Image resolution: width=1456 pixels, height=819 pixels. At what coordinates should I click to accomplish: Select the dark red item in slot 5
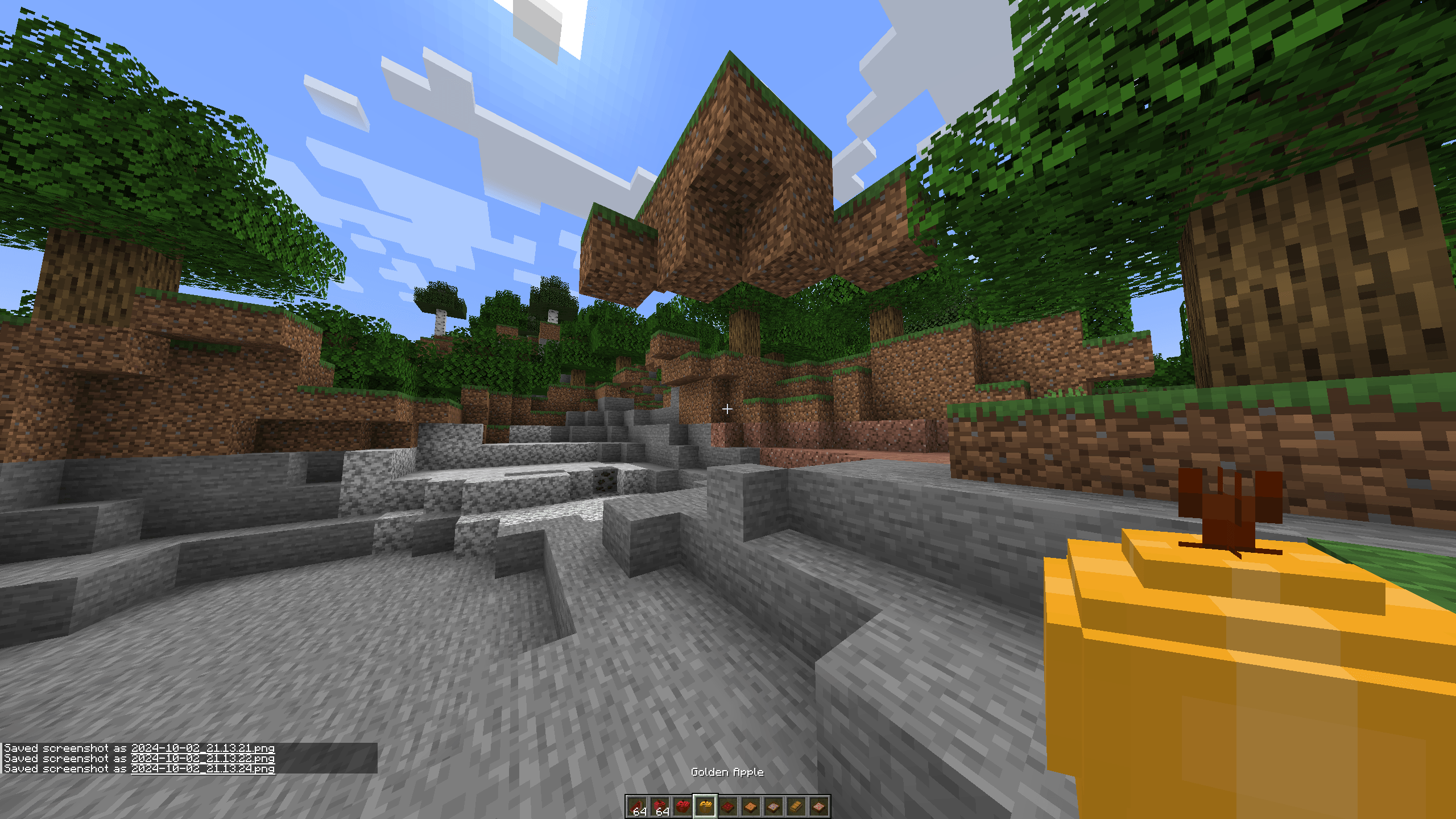point(729,806)
